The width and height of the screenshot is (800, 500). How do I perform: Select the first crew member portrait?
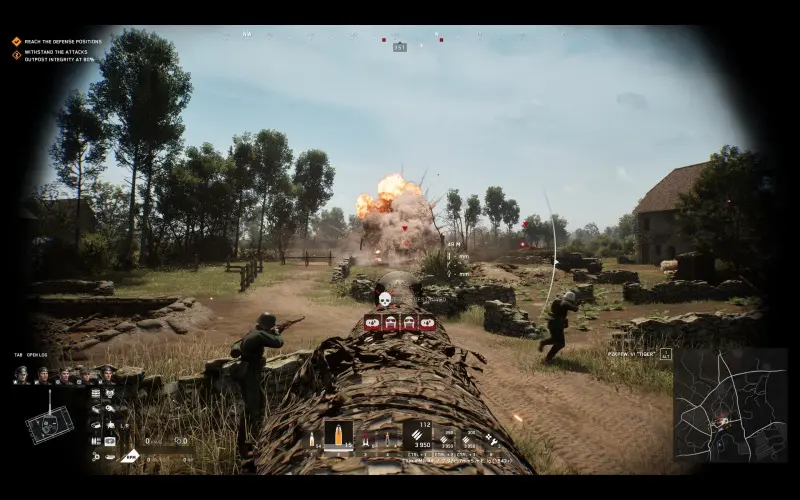coord(20,374)
